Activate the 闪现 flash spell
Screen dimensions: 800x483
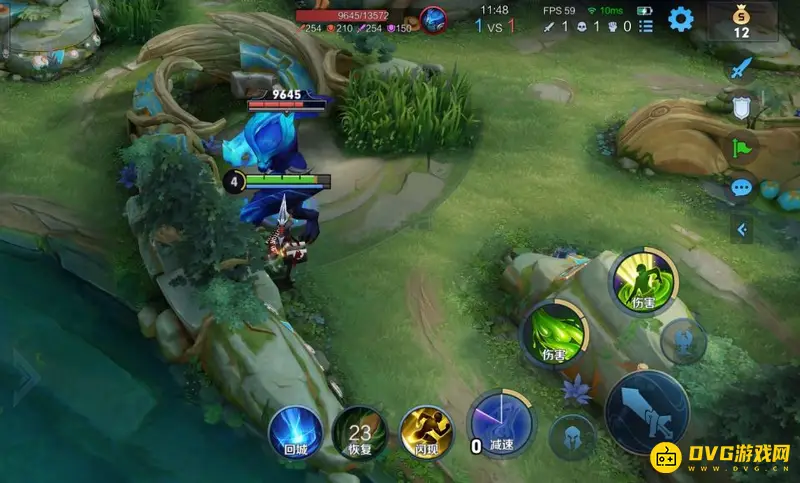(427, 432)
